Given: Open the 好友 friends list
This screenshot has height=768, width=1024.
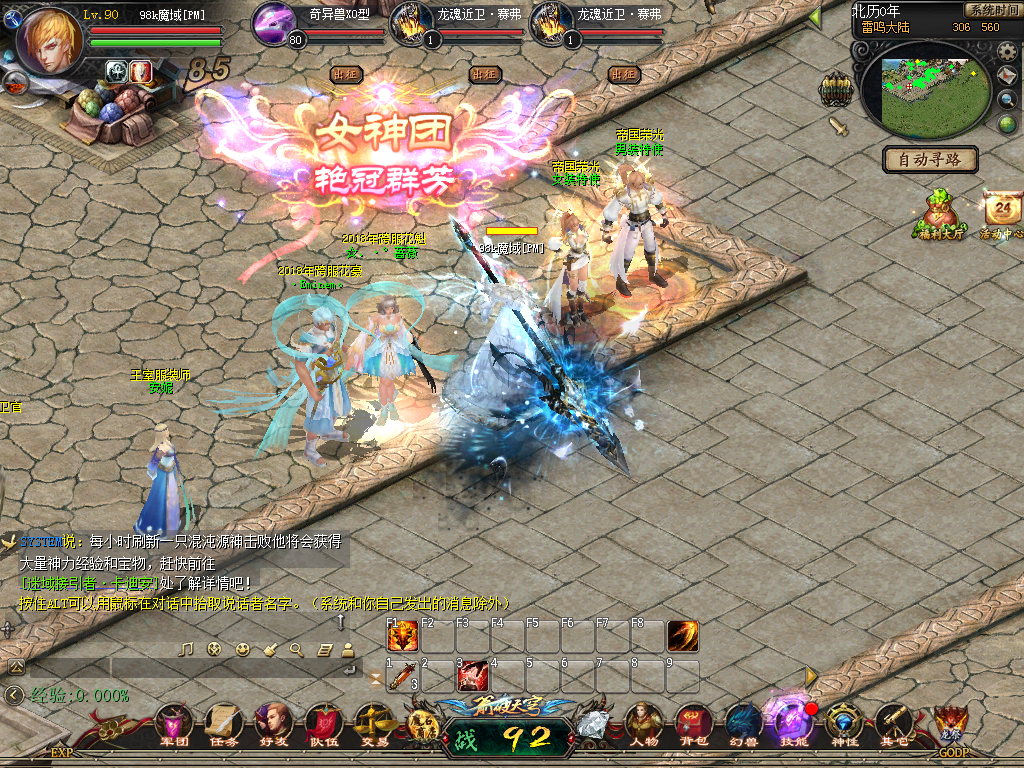Looking at the screenshot, I should click(273, 722).
